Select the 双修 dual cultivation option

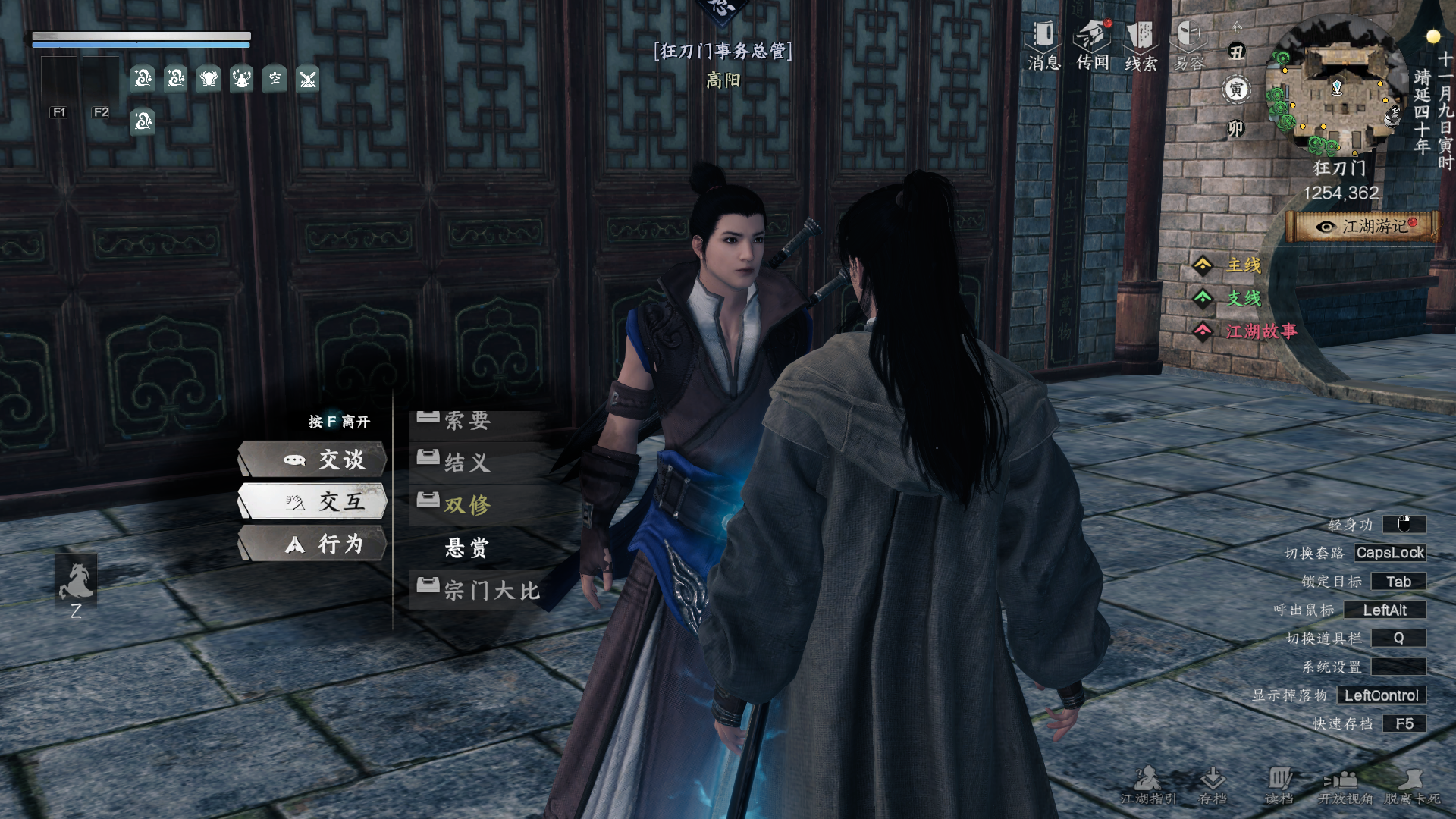(467, 504)
